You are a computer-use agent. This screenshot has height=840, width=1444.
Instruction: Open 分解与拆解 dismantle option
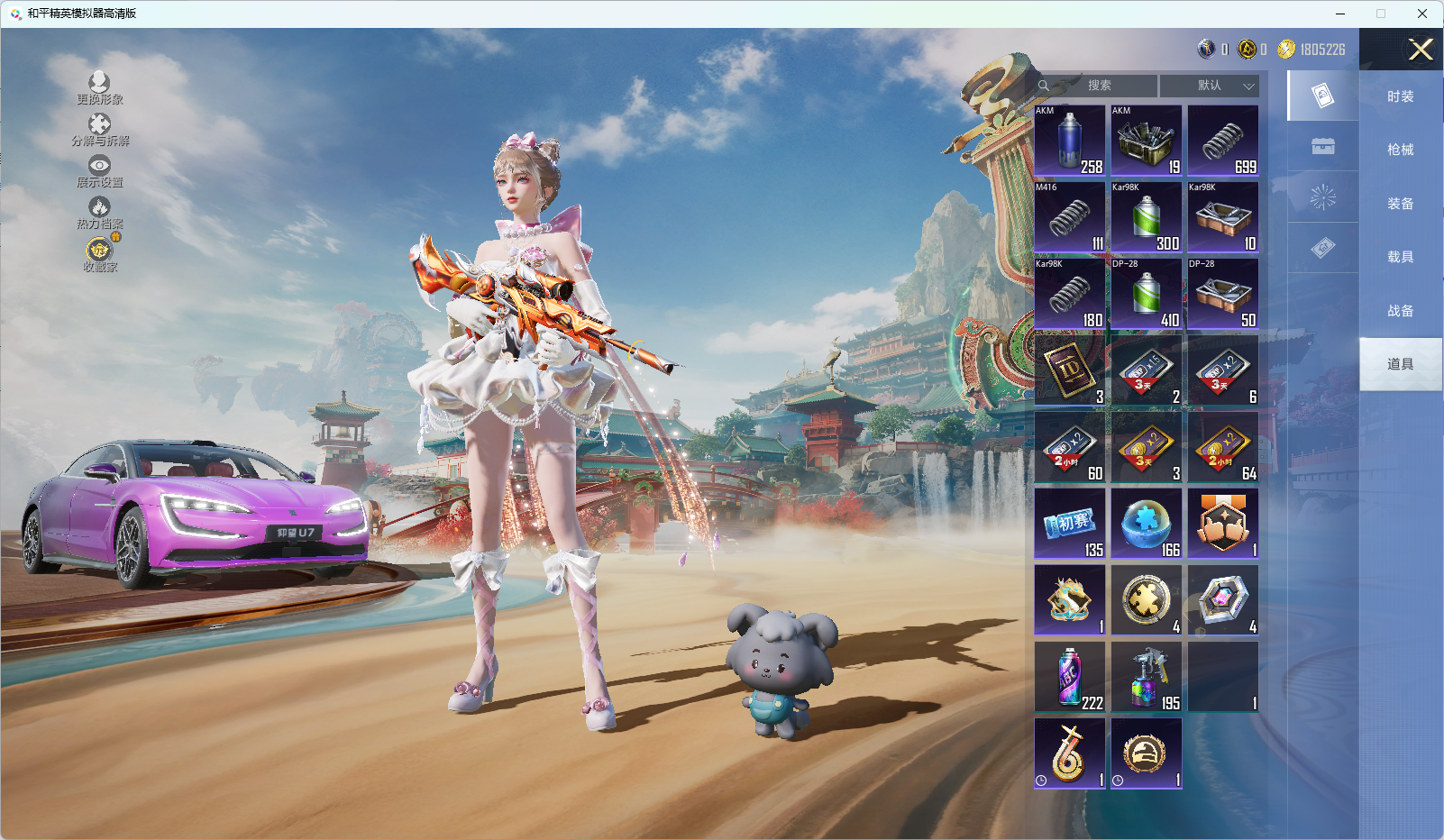[99, 130]
